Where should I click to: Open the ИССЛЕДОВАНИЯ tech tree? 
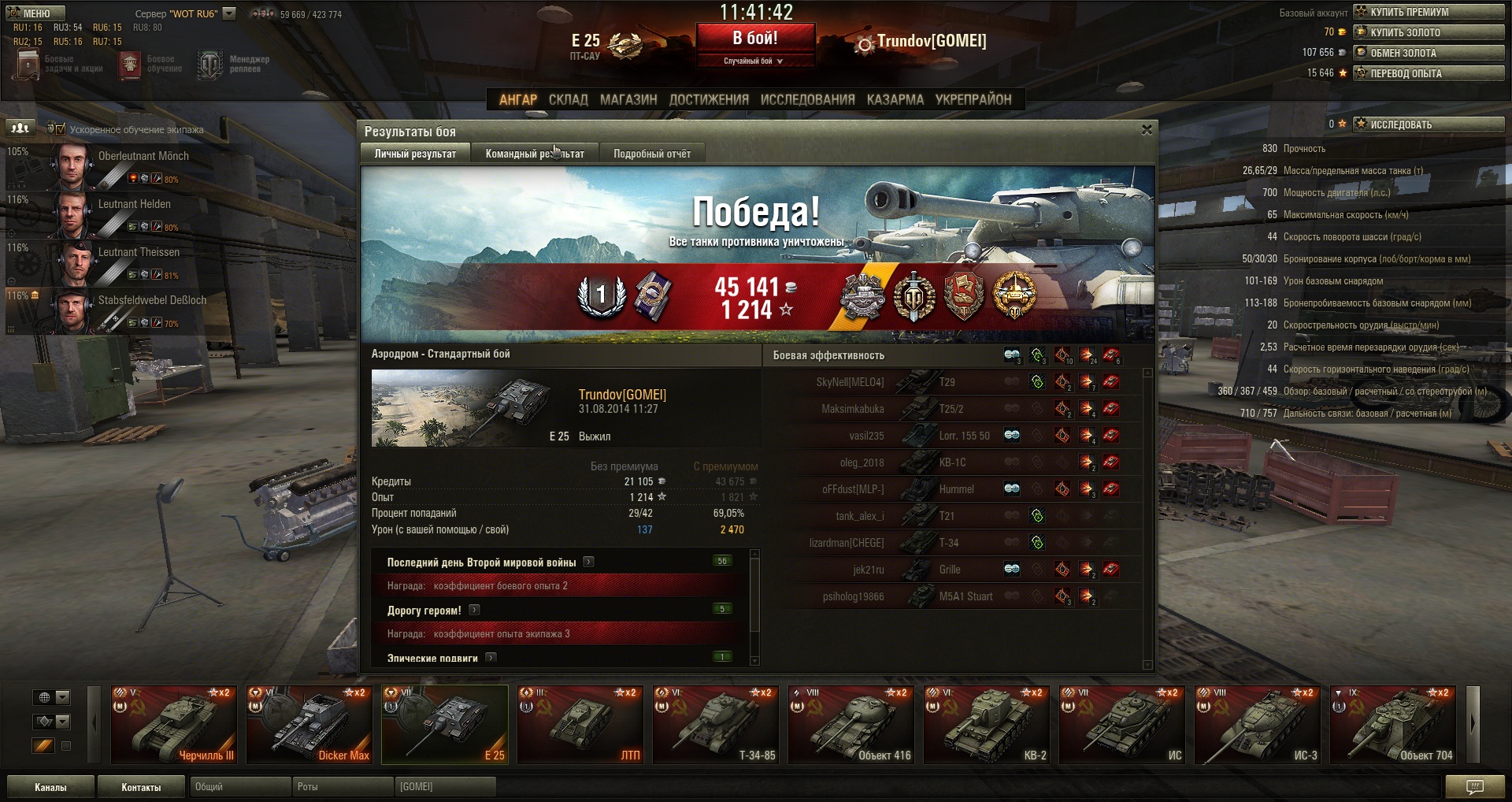coord(807,99)
